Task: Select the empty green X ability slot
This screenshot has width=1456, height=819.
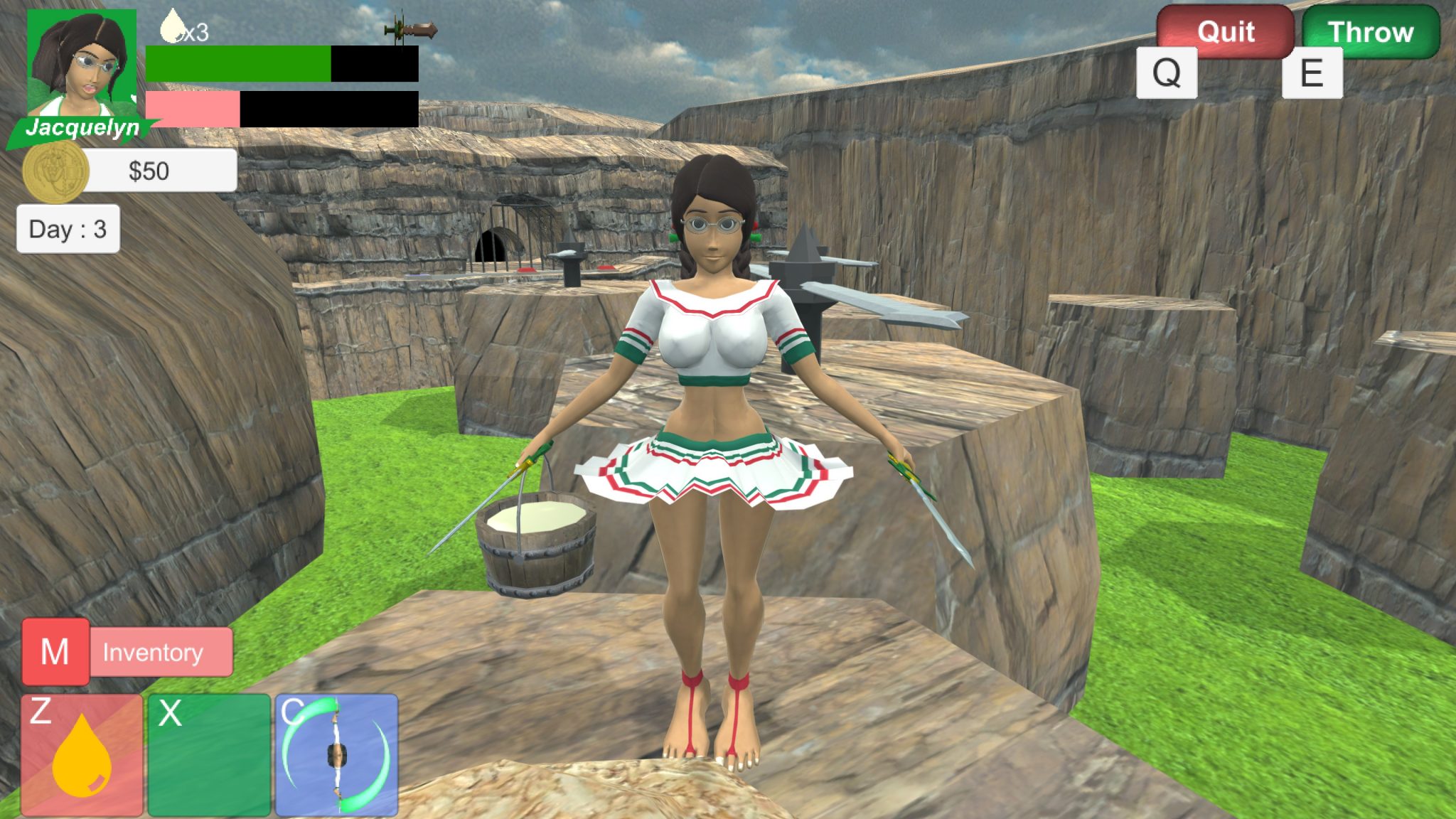Action: (209, 755)
